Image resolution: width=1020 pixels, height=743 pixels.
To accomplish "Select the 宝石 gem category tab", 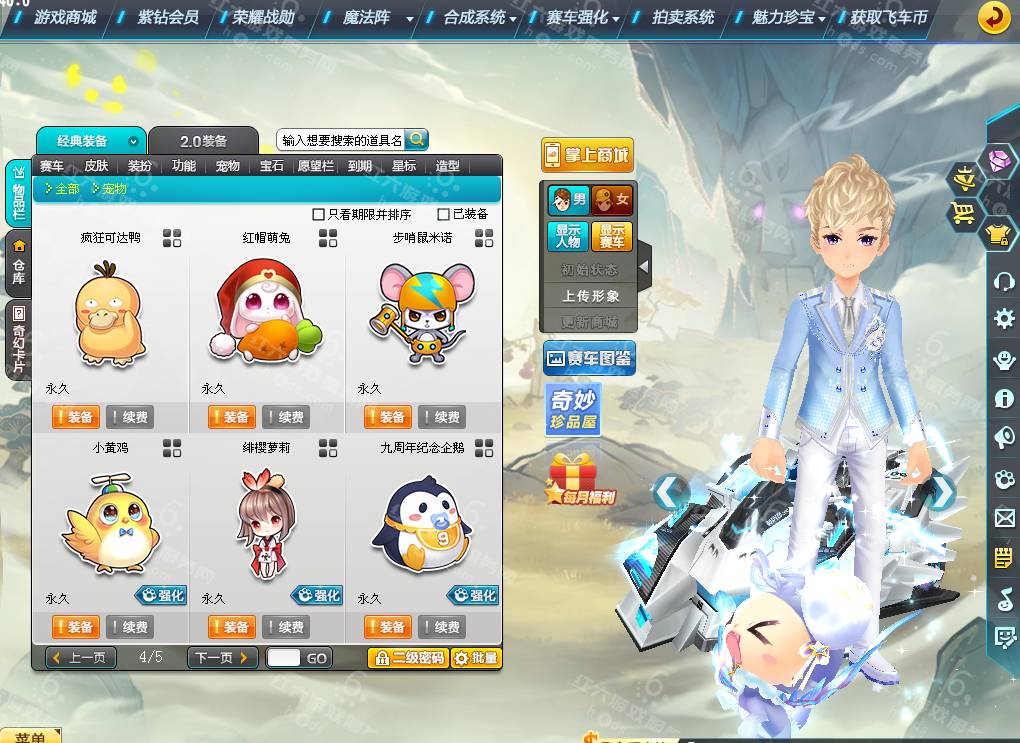I will point(271,166).
